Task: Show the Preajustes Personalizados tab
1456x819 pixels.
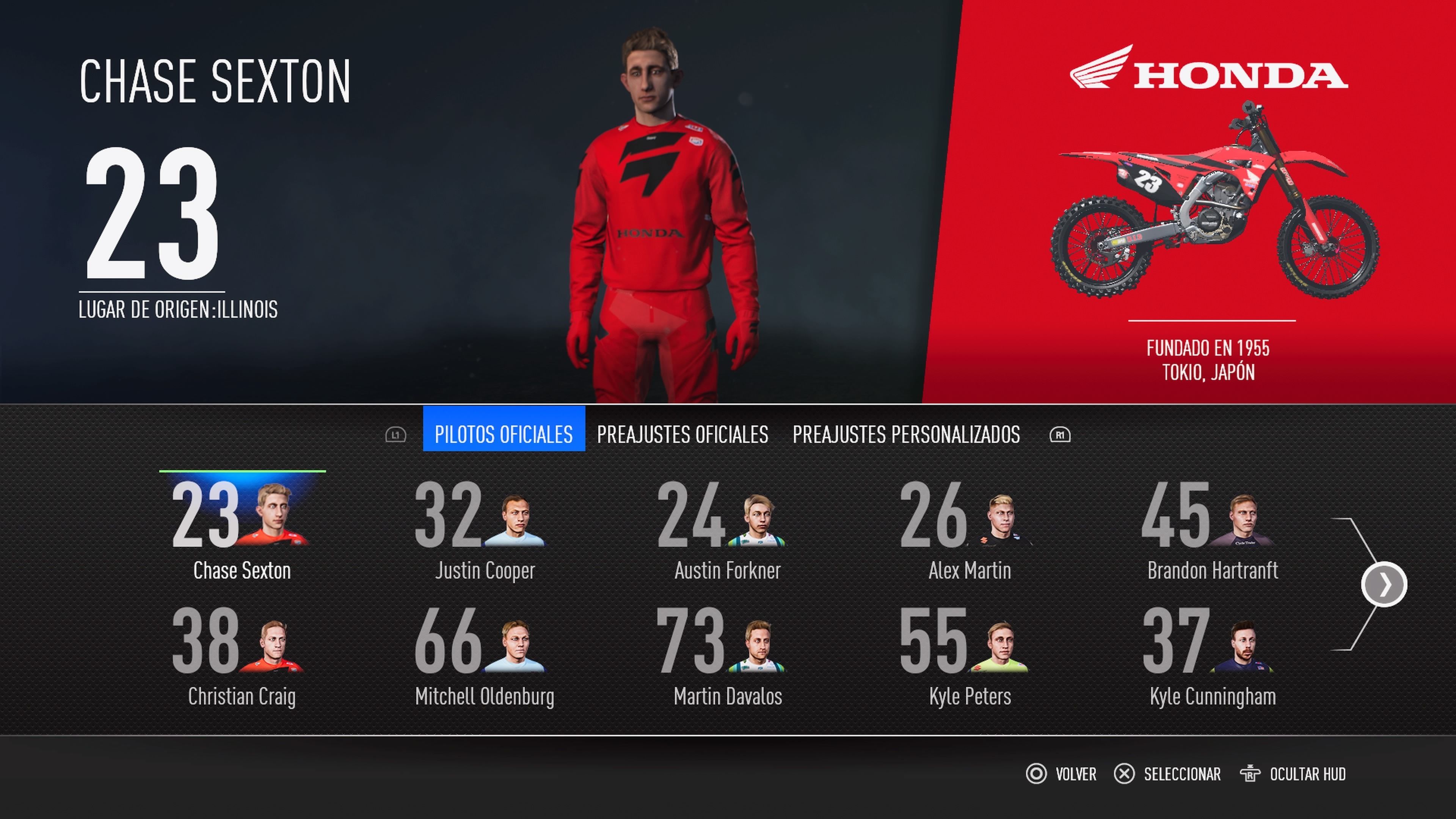Action: pos(906,434)
